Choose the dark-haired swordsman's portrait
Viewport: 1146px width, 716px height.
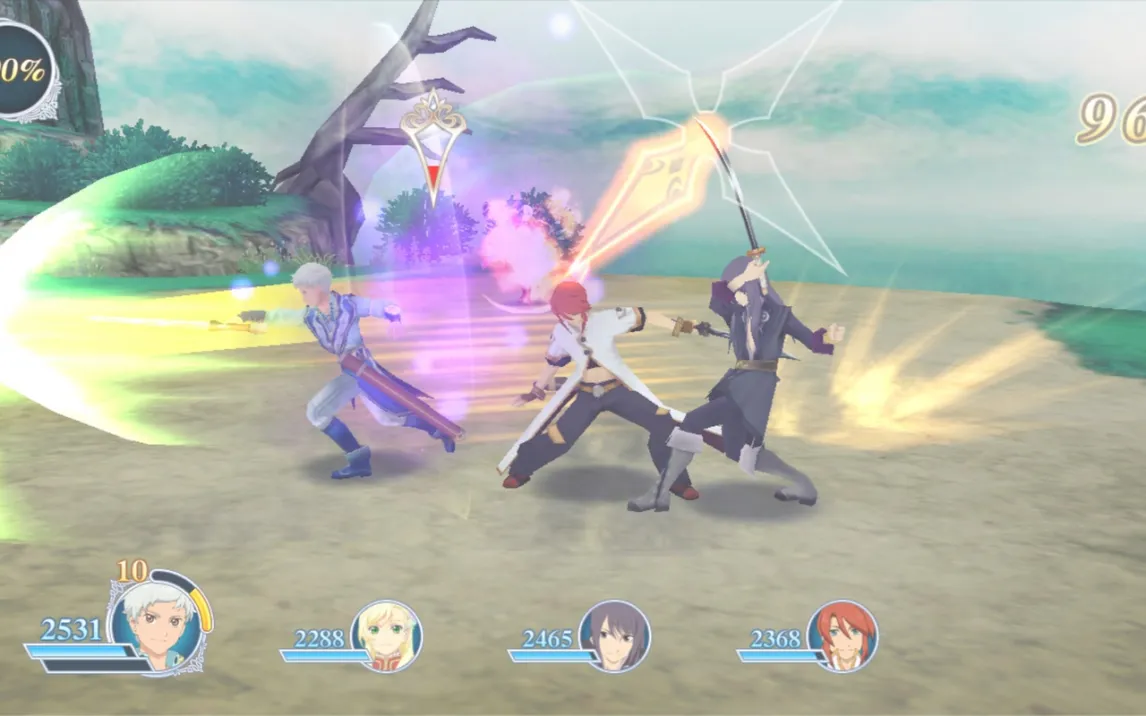click(614, 635)
